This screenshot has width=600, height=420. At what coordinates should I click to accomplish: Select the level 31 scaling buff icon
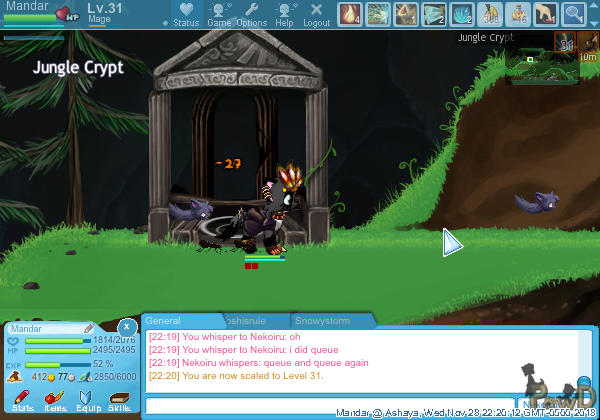point(565,43)
